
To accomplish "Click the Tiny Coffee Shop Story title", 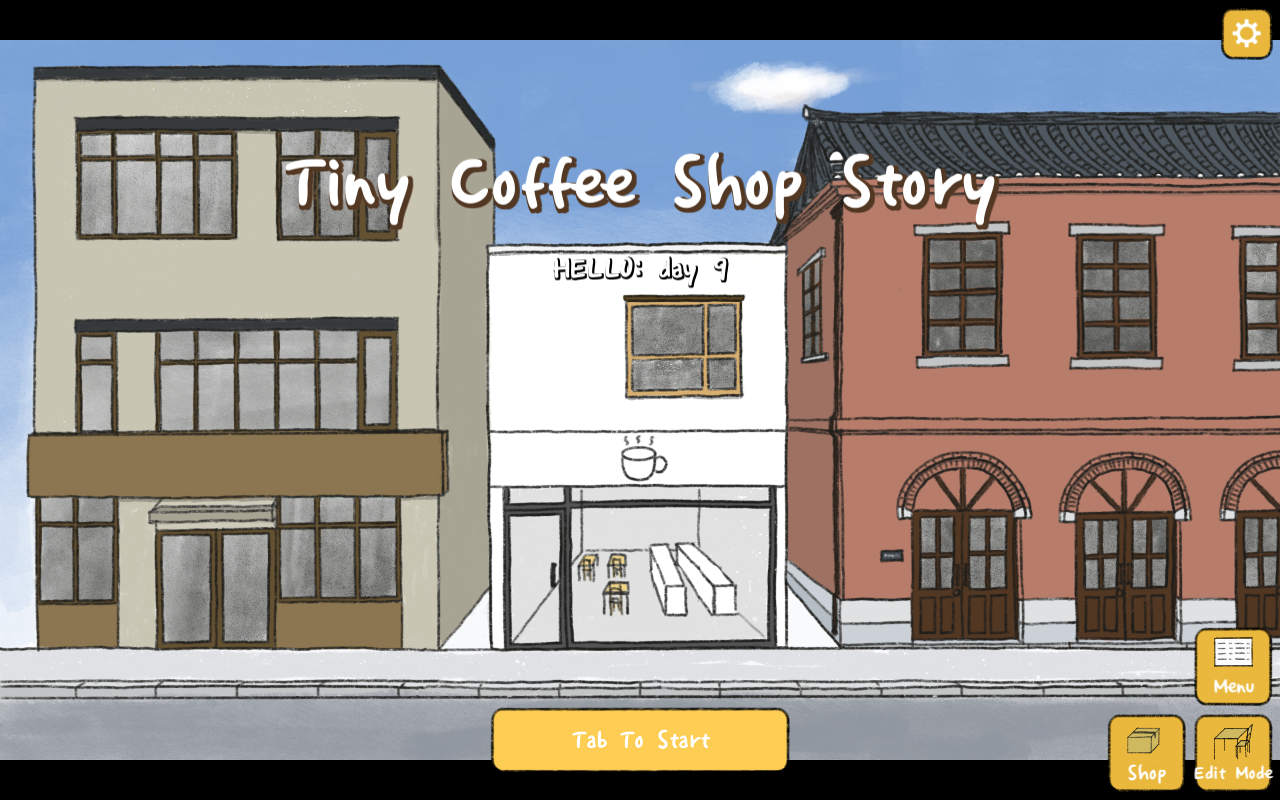I will (640, 183).
